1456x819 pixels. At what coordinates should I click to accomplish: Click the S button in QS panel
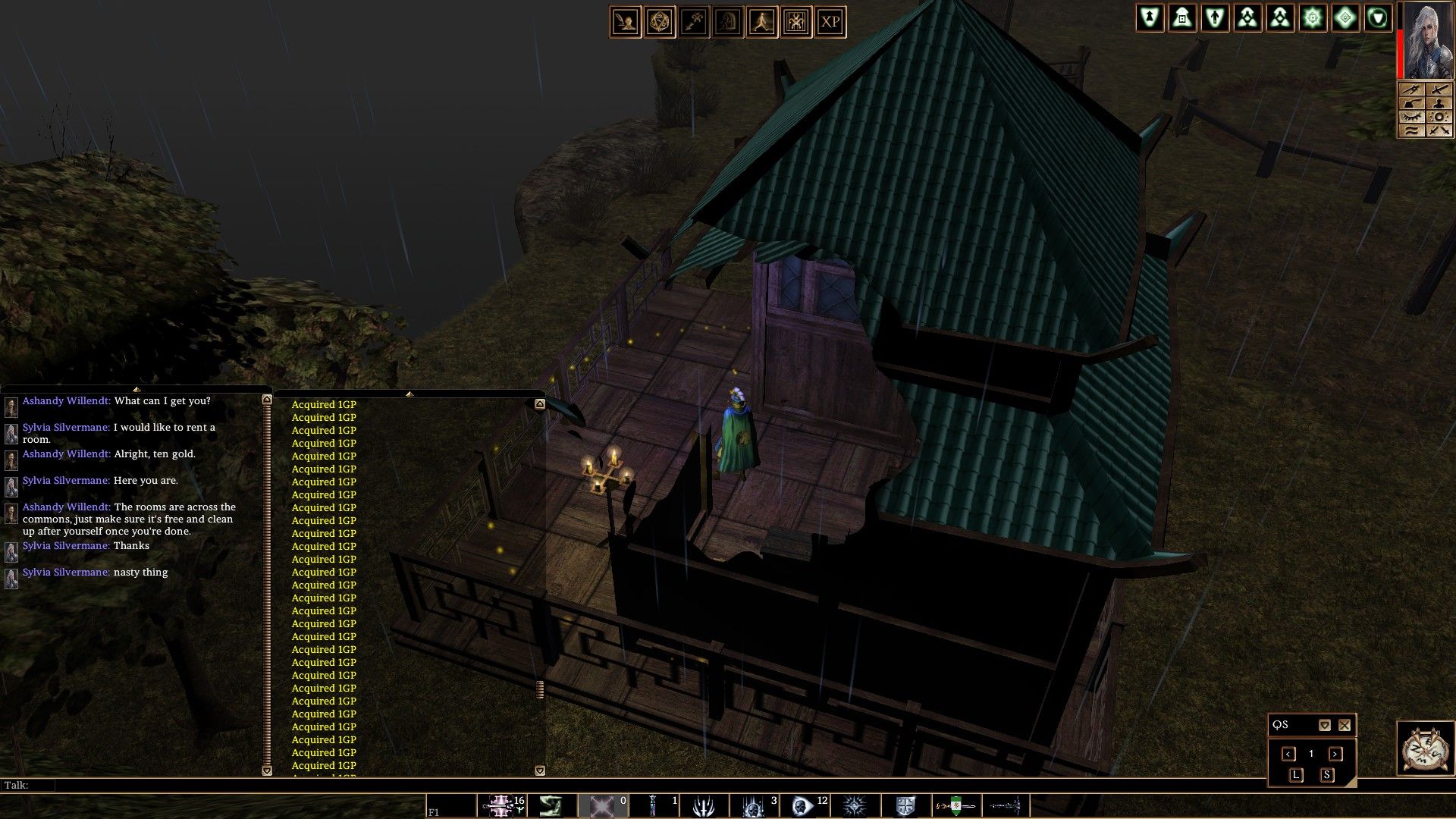(x=1326, y=775)
